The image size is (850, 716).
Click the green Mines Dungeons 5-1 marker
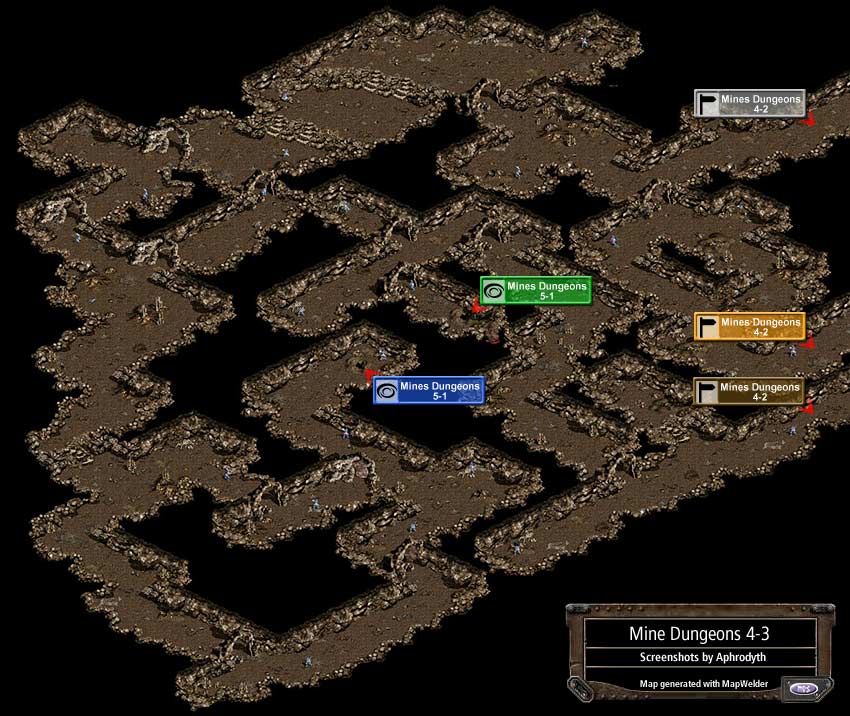(536, 291)
